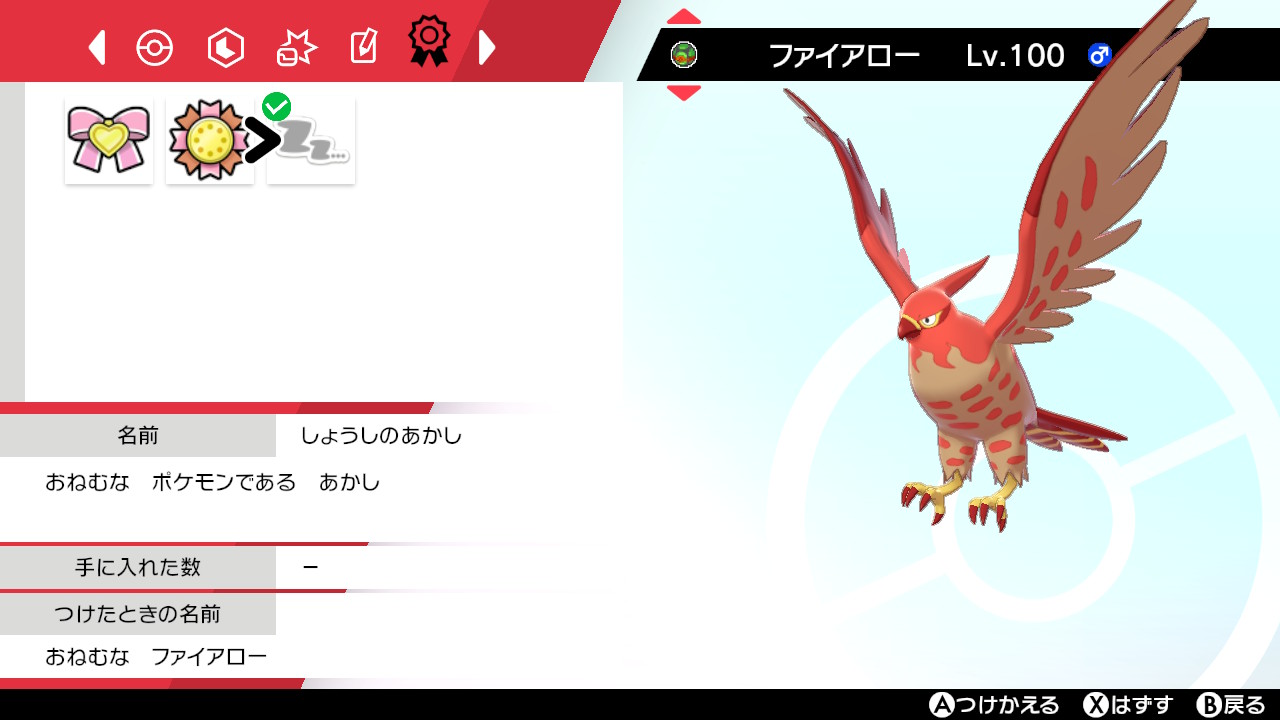1280x720 pixels.
Task: Select the pink bow ribbon thumbnail
Action: click(108, 139)
